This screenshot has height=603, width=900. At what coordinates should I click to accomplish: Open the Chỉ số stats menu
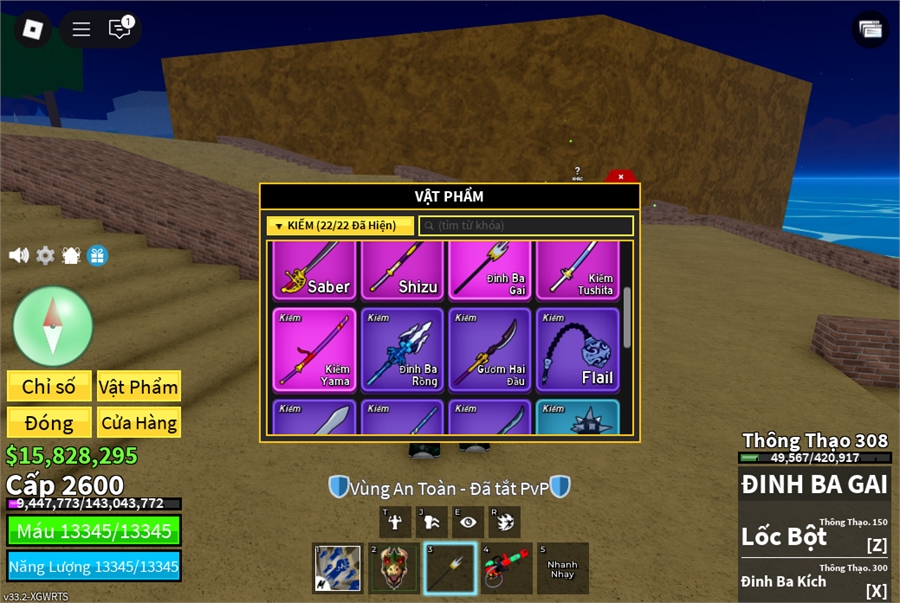click(49, 386)
